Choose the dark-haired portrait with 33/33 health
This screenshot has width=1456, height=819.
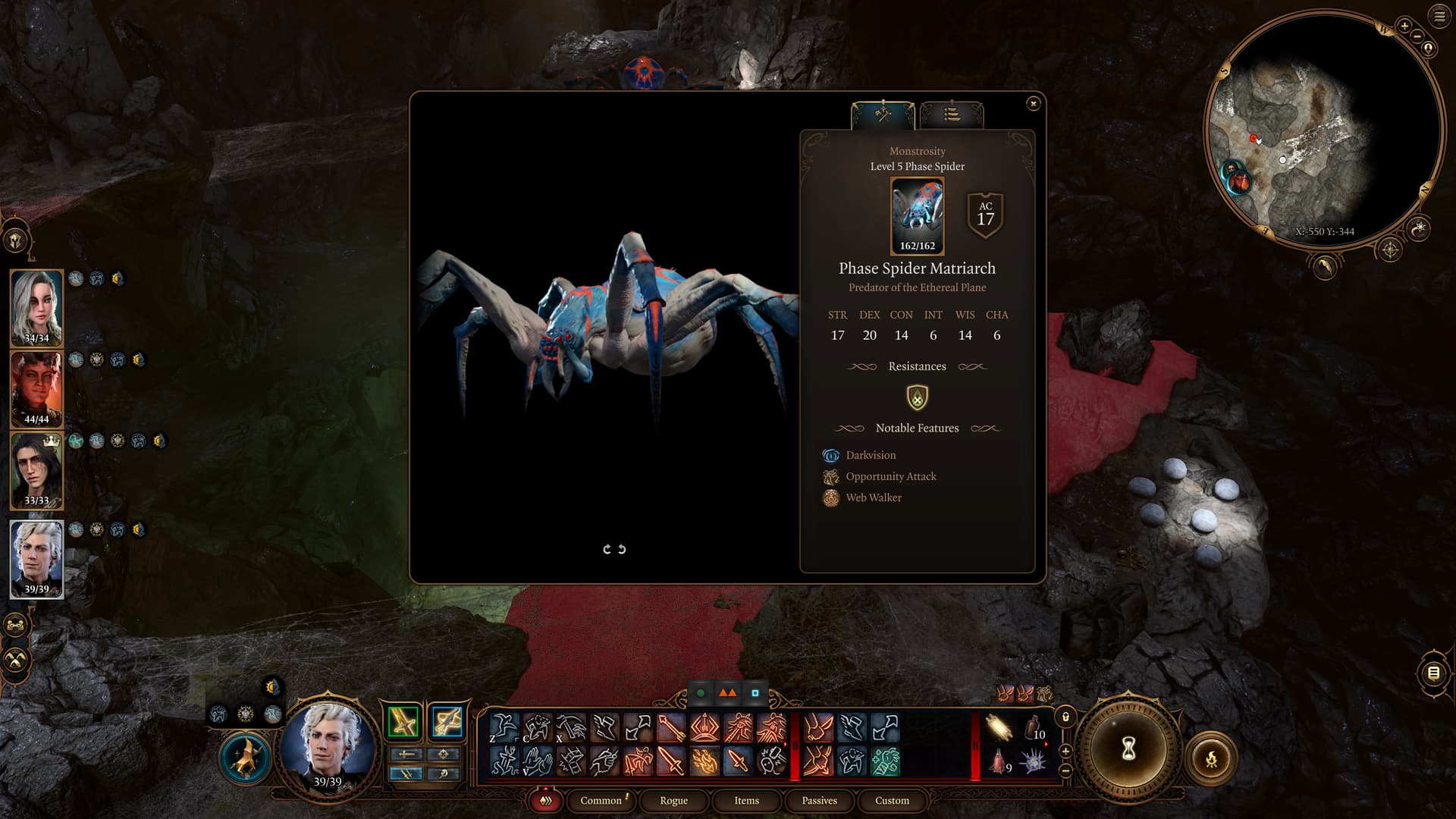[36, 470]
